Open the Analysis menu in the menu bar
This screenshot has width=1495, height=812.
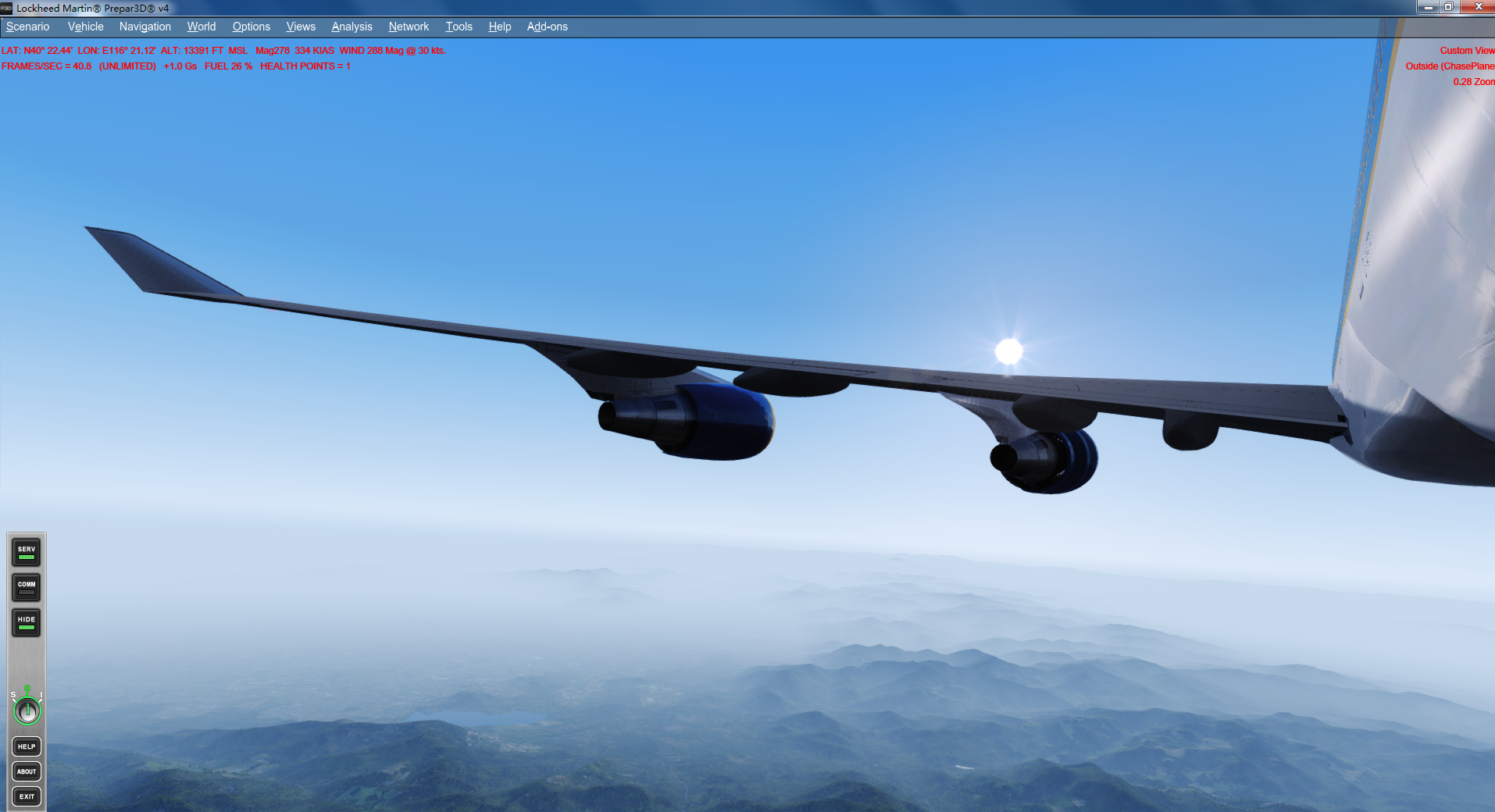pyautogui.click(x=351, y=26)
